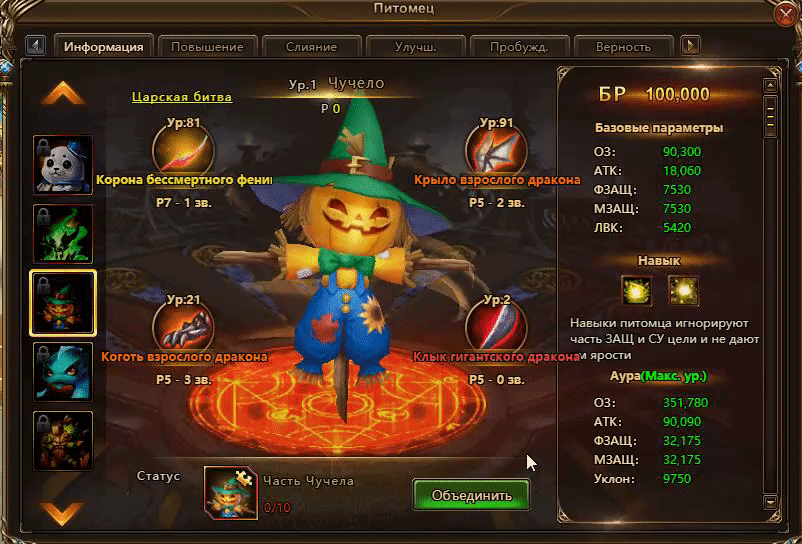Viewport: 802px width, 544px height.
Task: Open the Улучш. tab
Action: [x=415, y=46]
